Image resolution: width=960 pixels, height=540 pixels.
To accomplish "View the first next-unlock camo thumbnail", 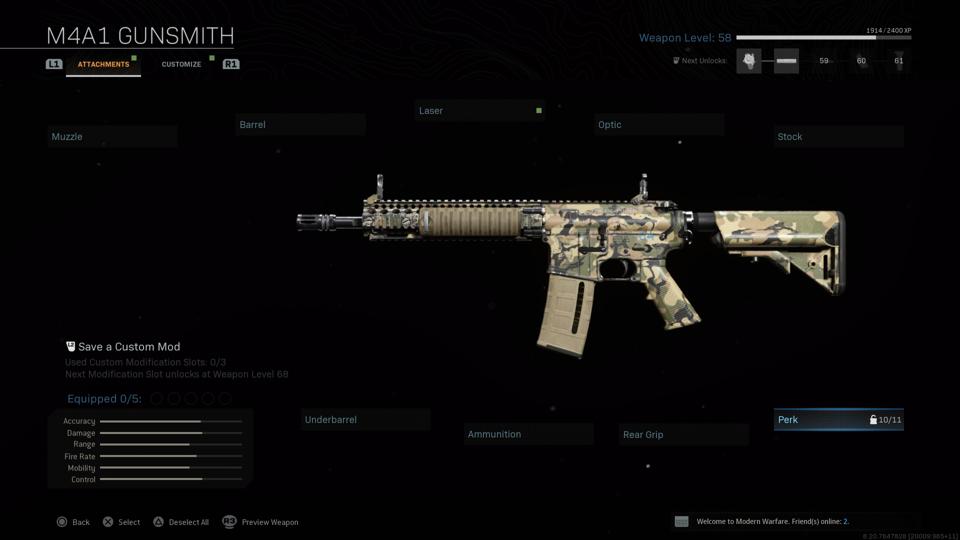I will [748, 61].
